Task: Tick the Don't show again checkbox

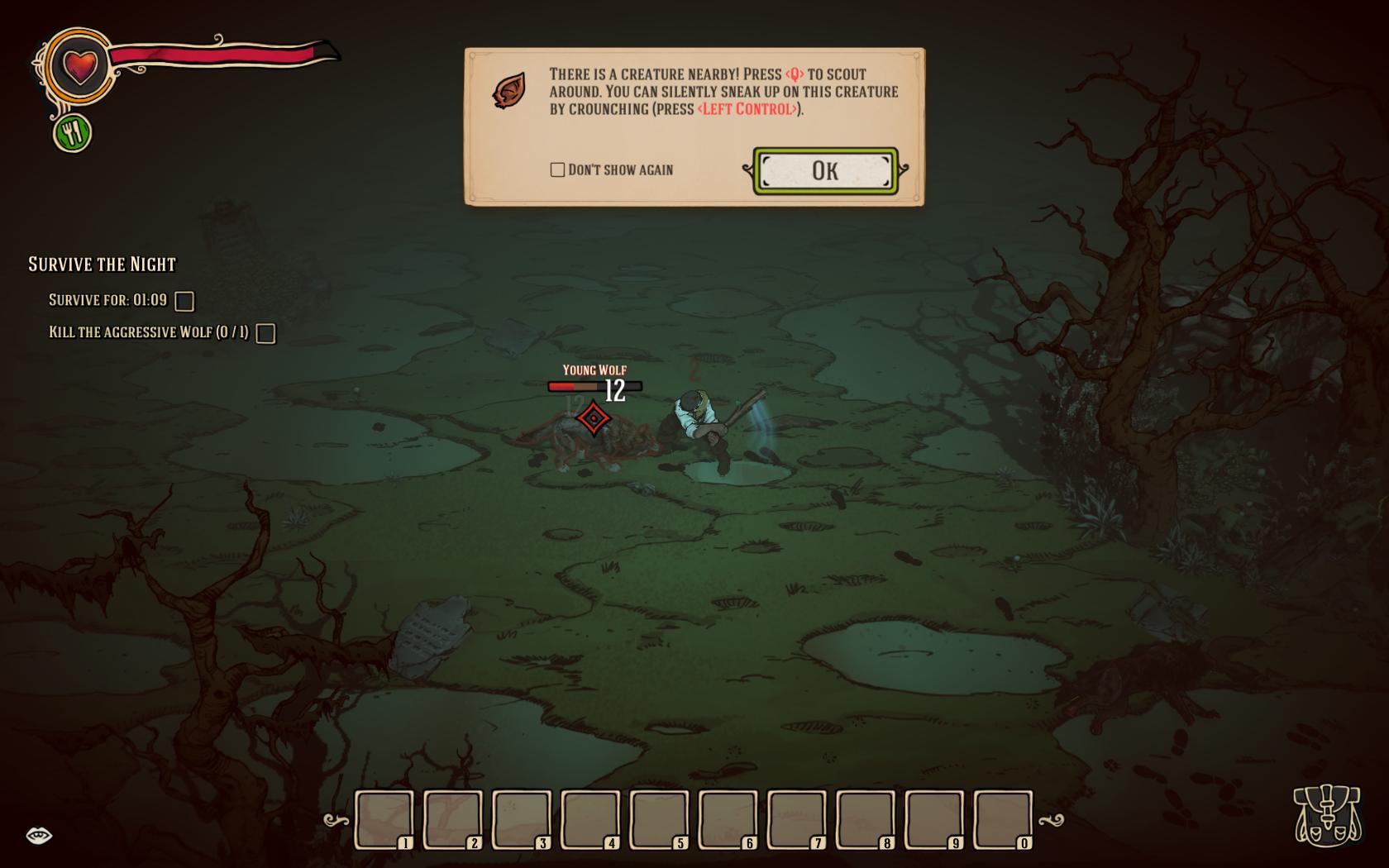Action: [x=557, y=169]
